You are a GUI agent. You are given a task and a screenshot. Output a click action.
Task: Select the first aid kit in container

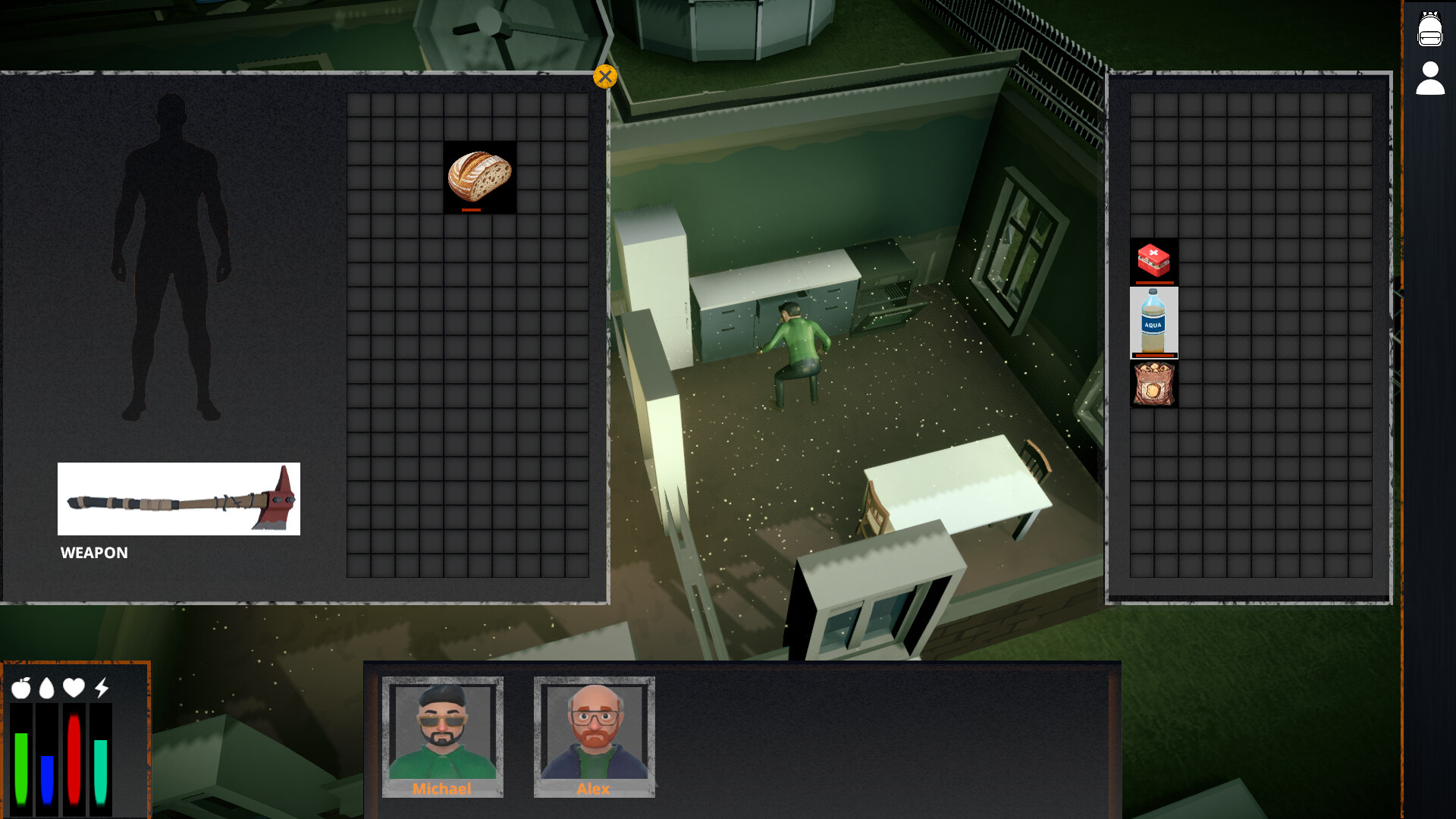(1154, 262)
